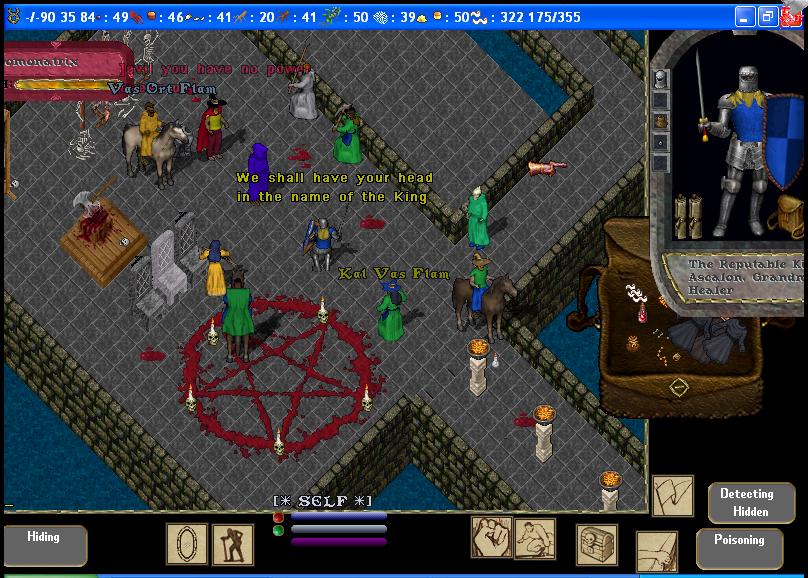The width and height of the screenshot is (808, 578).
Task: Cast the treasure chest spell icon
Action: tap(596, 545)
